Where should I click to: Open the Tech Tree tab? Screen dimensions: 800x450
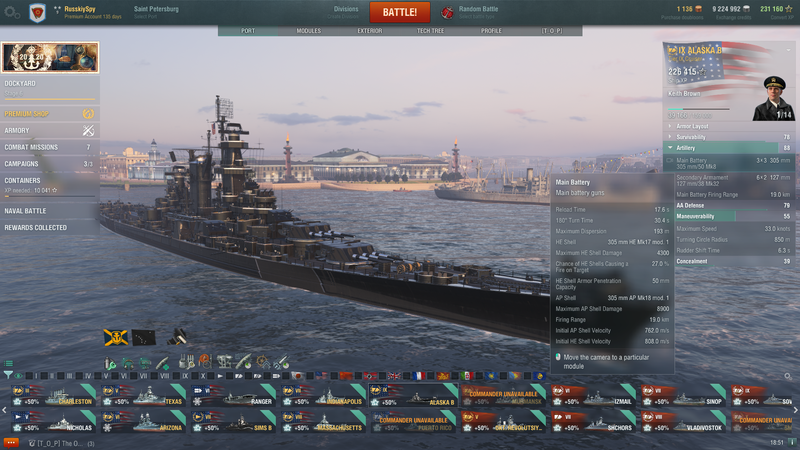tap(430, 31)
